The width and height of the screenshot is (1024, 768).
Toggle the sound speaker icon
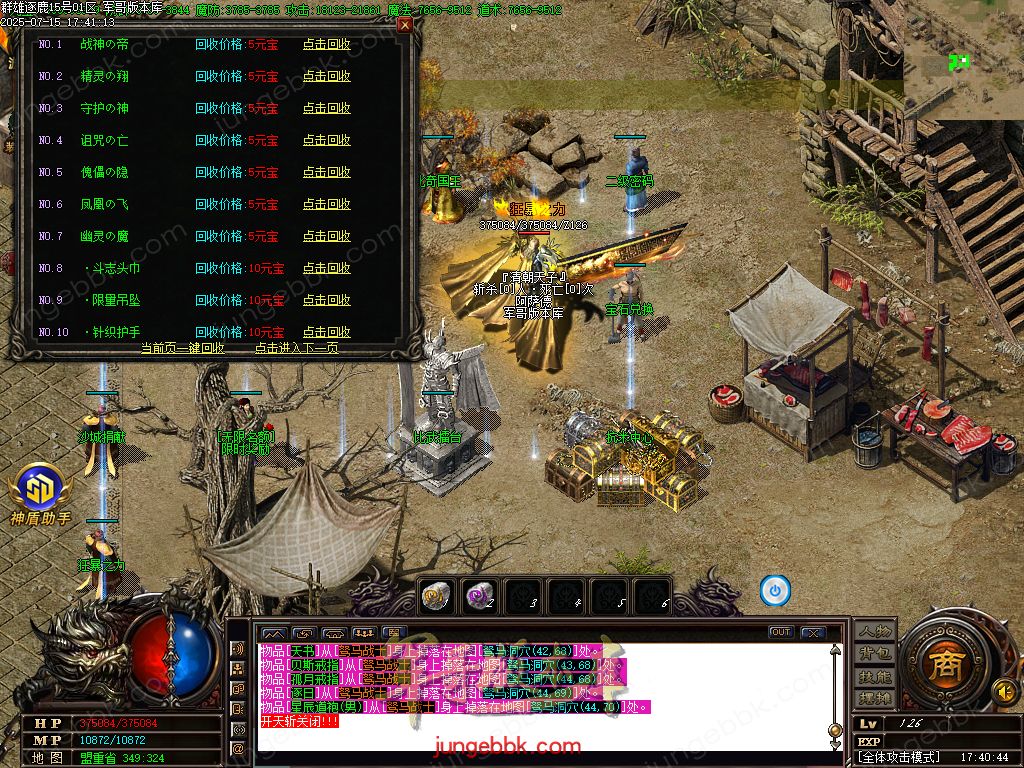tap(1003, 691)
